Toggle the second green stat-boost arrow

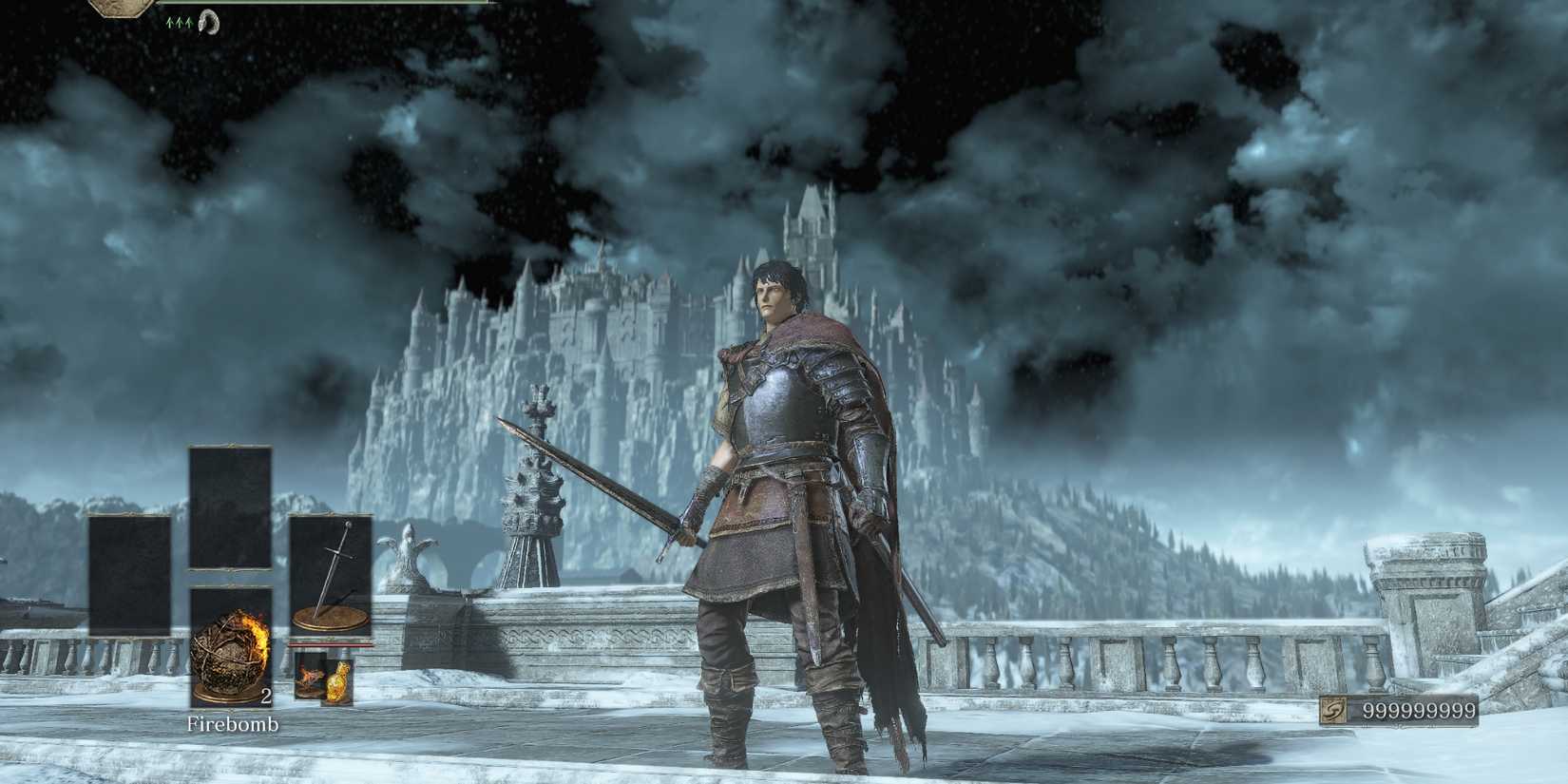pyautogui.click(x=179, y=22)
